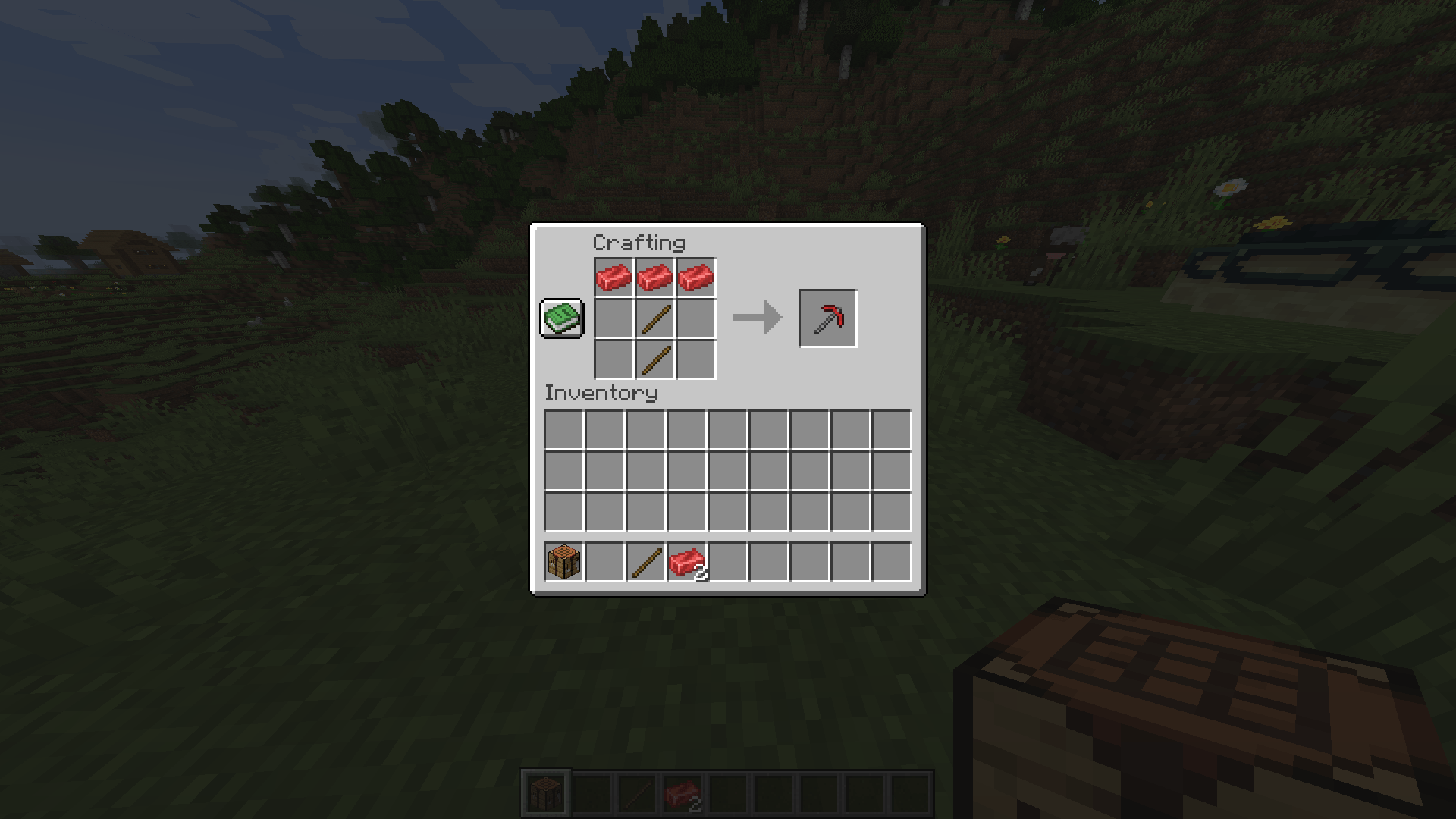Click the crafting grid slot left of upper stick
The height and width of the screenshot is (819, 1456).
[x=614, y=317]
